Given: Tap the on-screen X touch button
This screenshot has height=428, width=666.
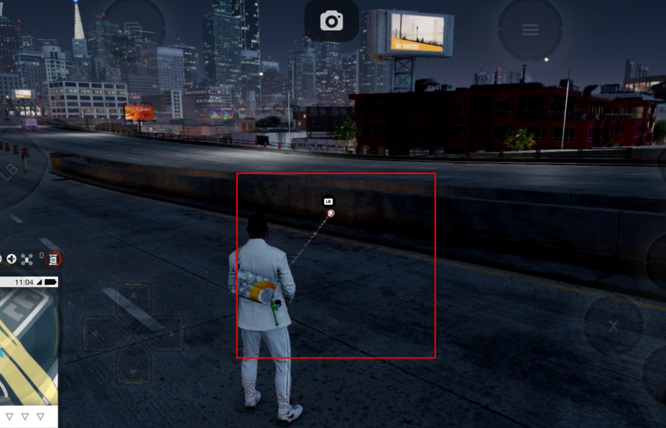Looking at the screenshot, I should coord(613,325).
